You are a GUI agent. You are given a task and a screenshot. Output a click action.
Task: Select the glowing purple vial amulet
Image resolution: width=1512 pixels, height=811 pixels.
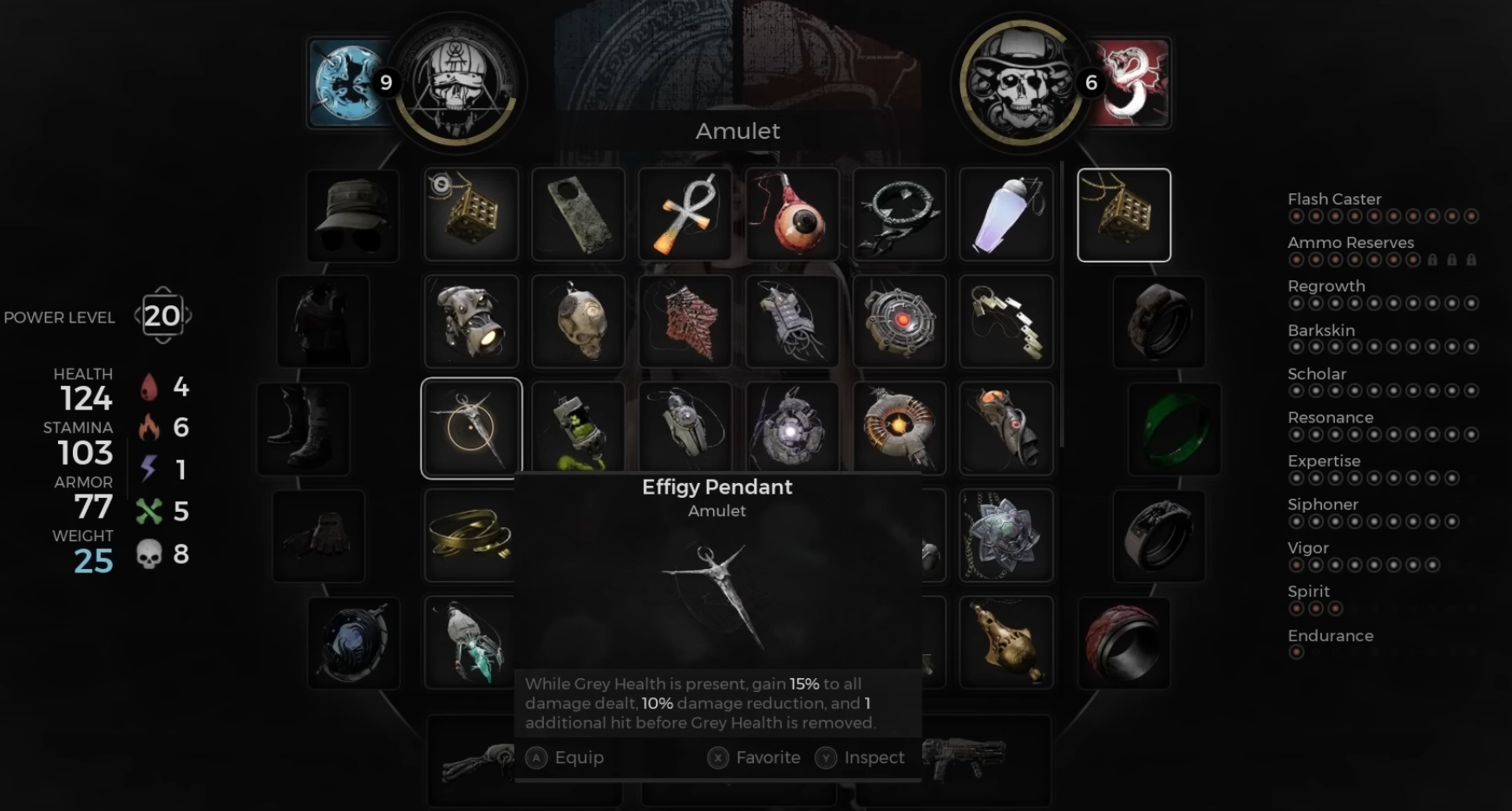(x=1006, y=214)
